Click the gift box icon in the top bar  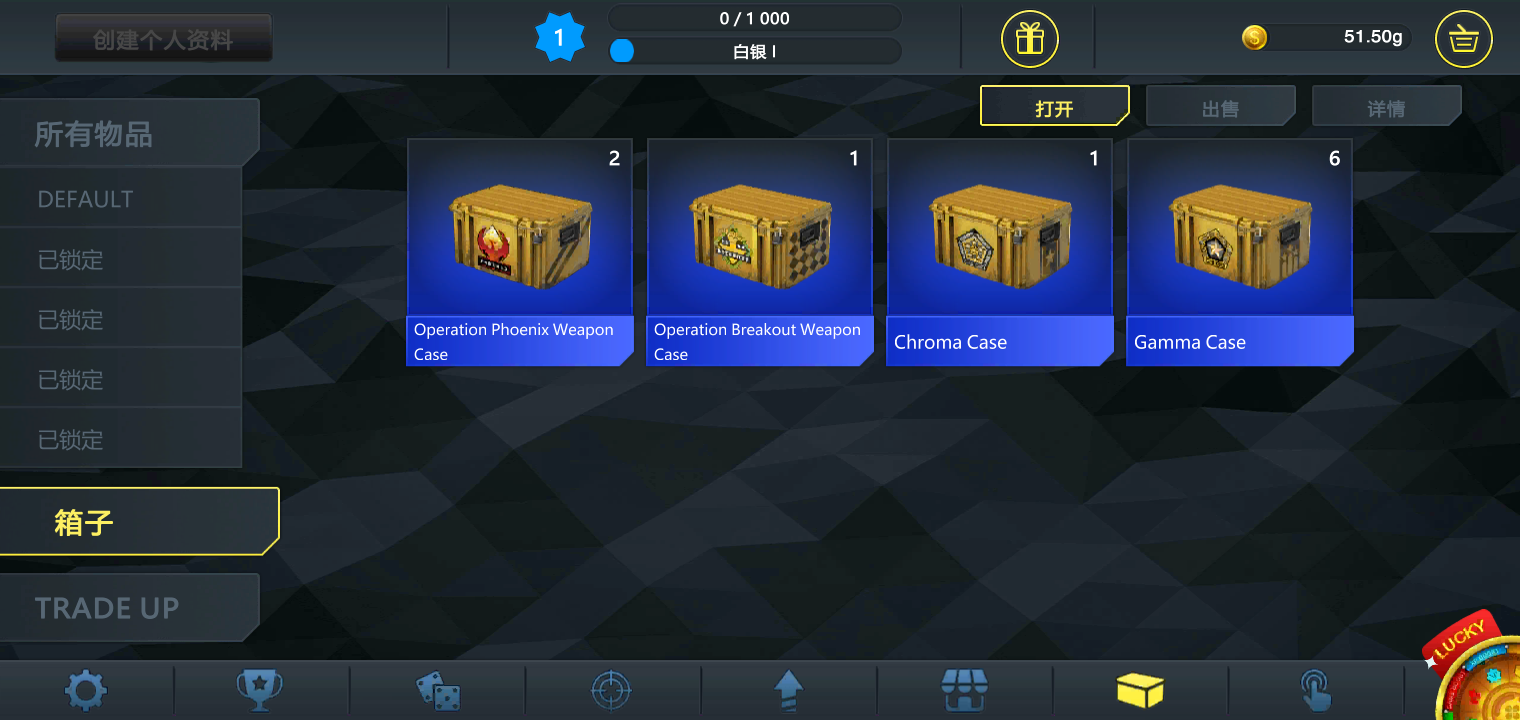pyautogui.click(x=1028, y=38)
